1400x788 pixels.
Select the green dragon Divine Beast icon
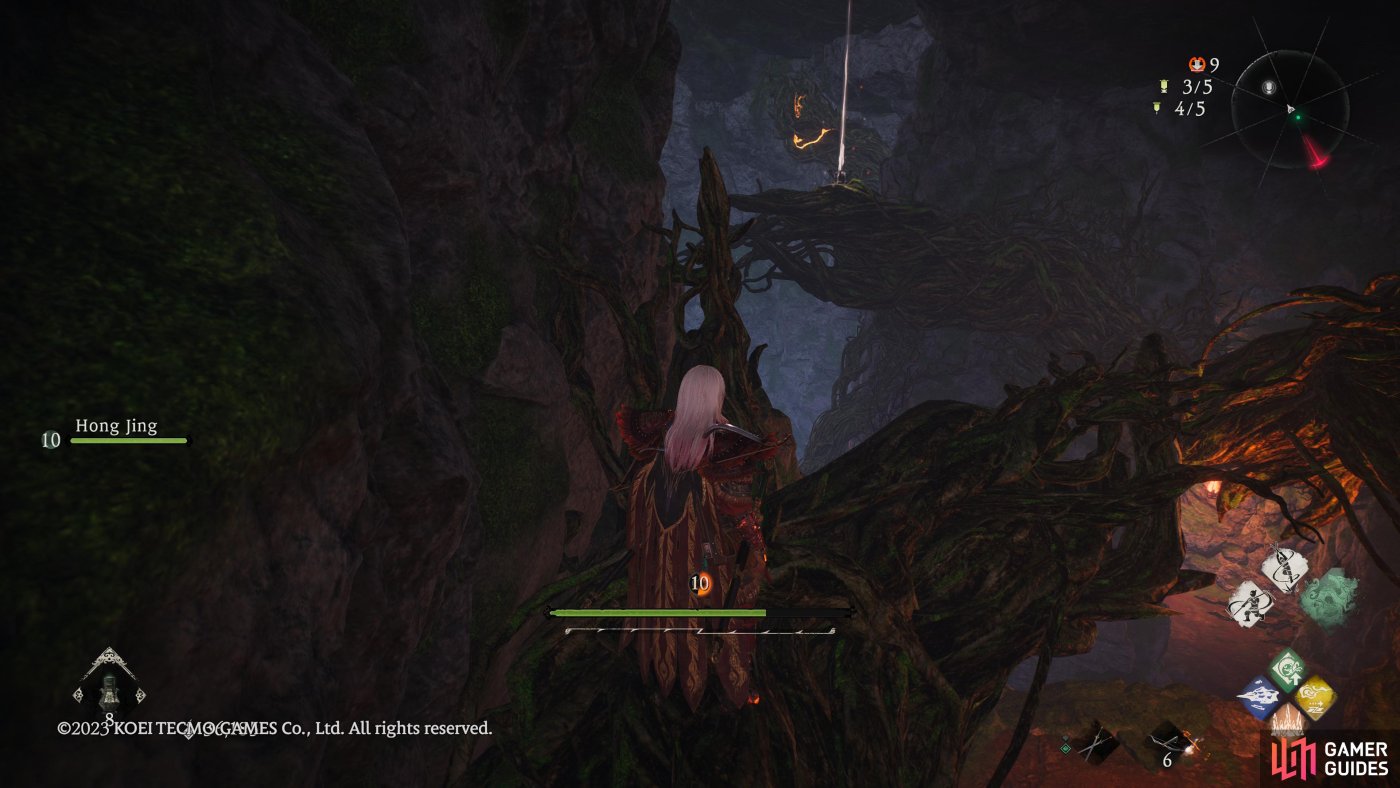1330,597
